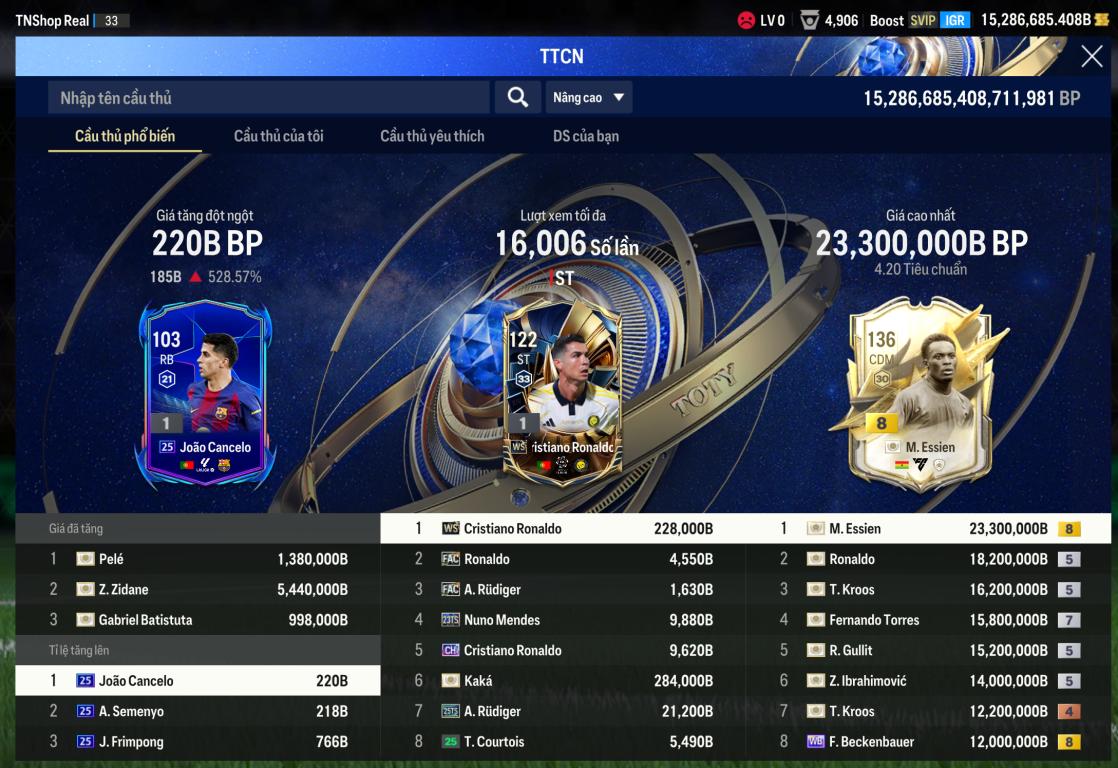Viewport: 1118px width, 768px height.
Task: Select the DS của bạn tab
Action: [586, 136]
